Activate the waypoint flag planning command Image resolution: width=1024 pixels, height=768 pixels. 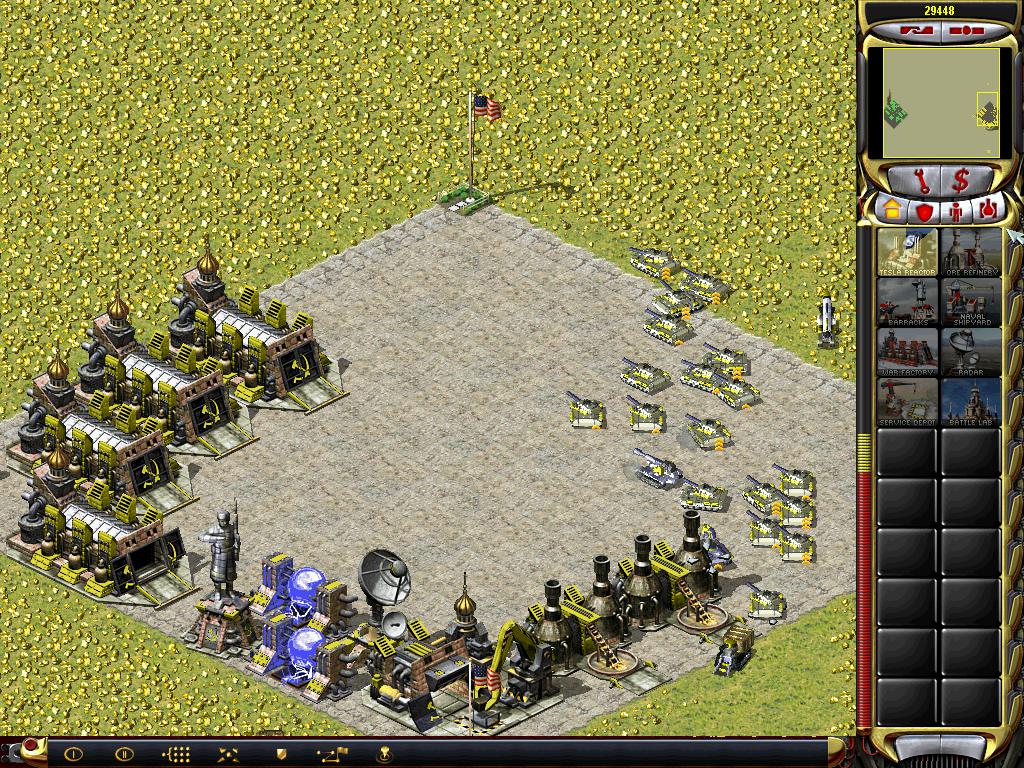coord(331,754)
